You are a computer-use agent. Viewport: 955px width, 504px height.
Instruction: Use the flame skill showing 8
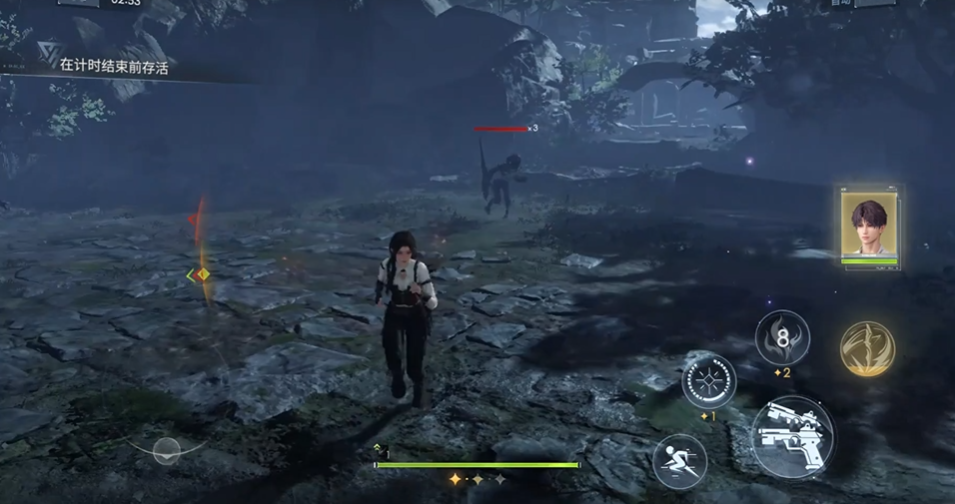pos(781,338)
